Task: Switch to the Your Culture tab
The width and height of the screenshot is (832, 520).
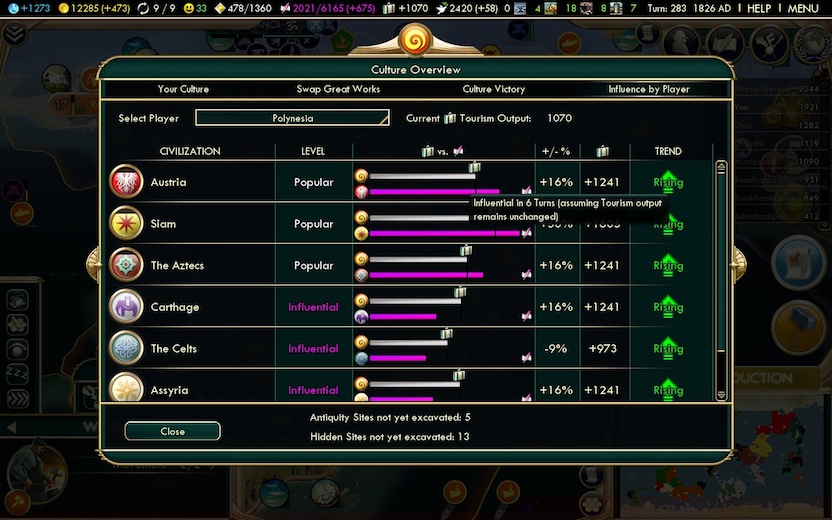Action: pos(183,89)
